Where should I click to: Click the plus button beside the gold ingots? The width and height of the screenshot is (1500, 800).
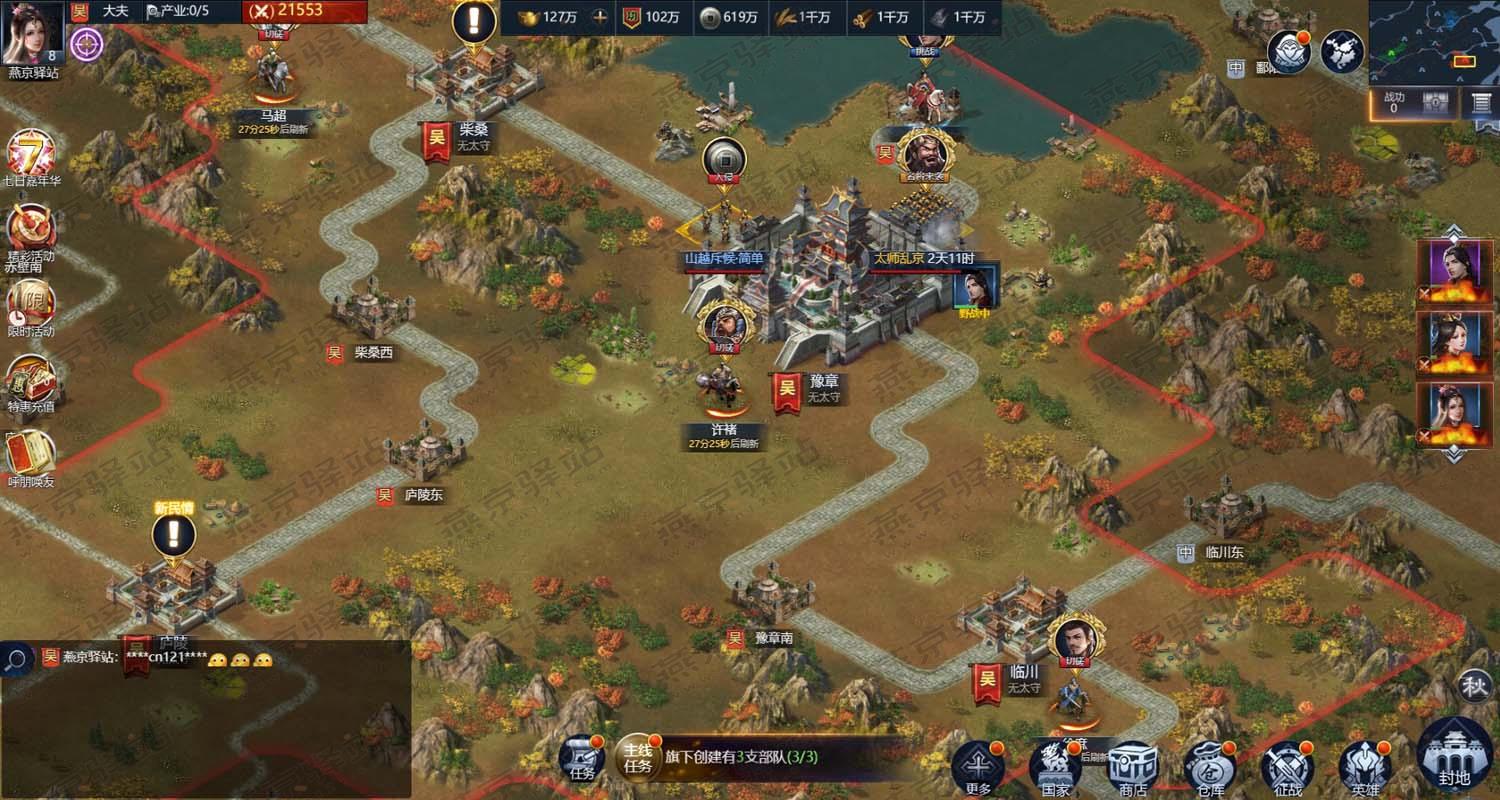(x=600, y=17)
